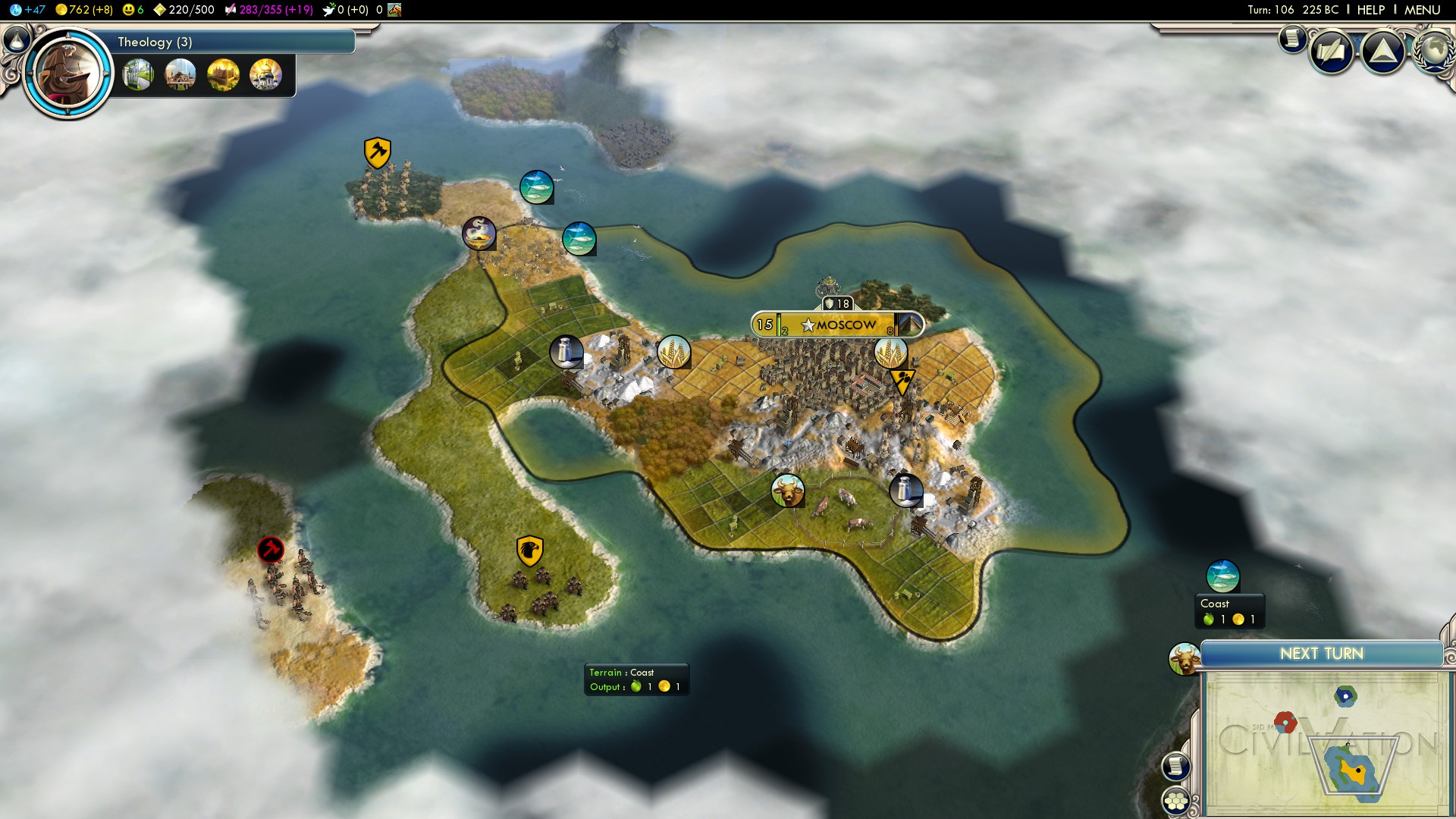
Task: Open the scroll notification log at top right
Action: 1291,38
